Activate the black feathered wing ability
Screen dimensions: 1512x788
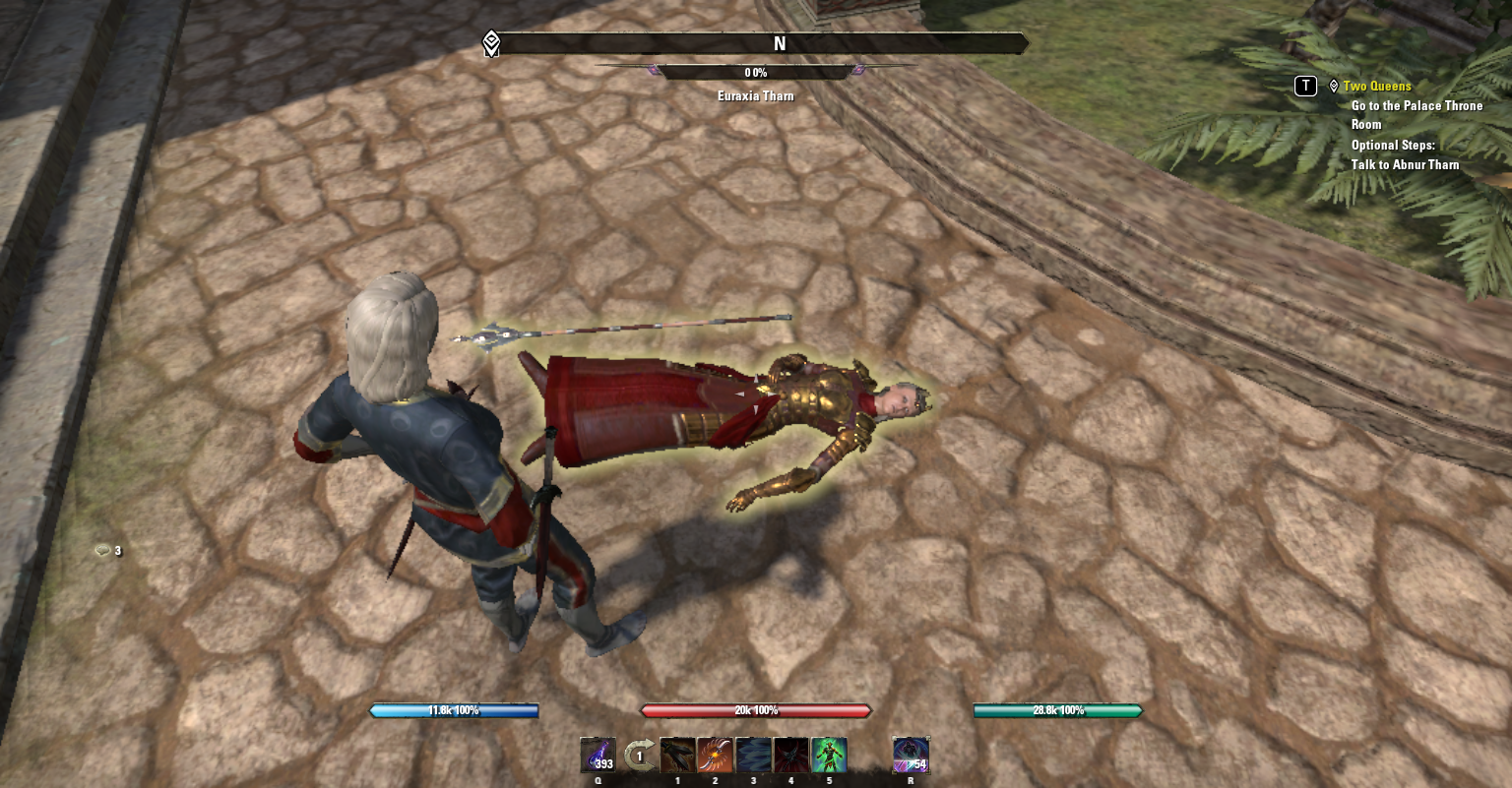677,756
